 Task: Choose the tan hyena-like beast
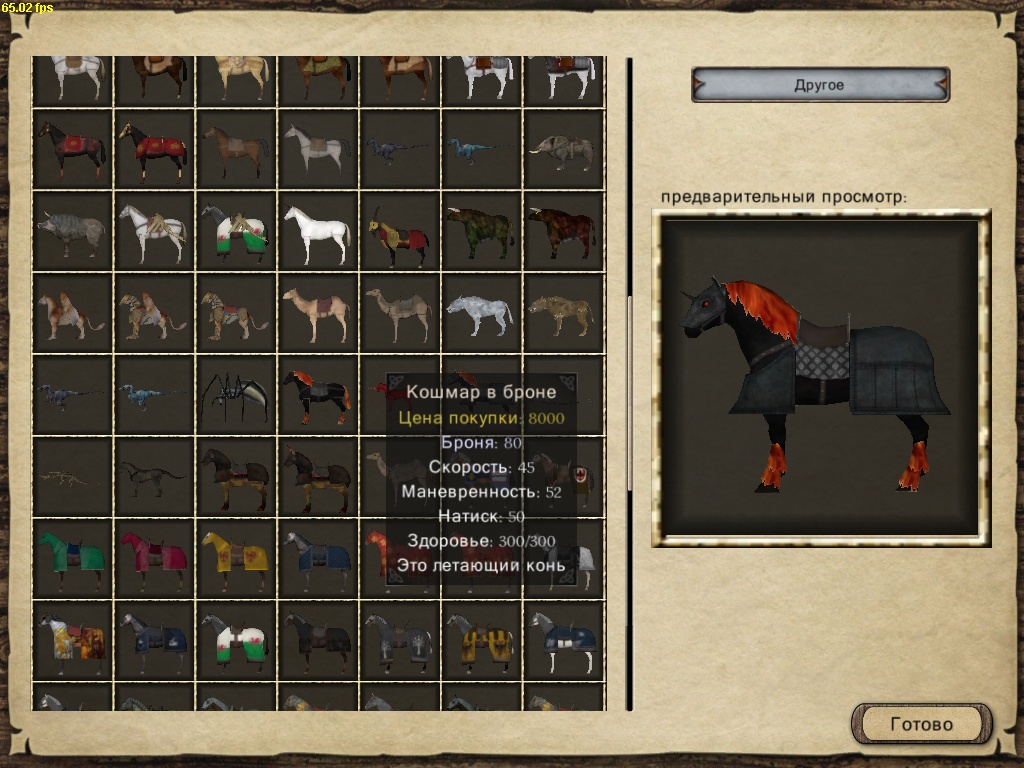(563, 313)
